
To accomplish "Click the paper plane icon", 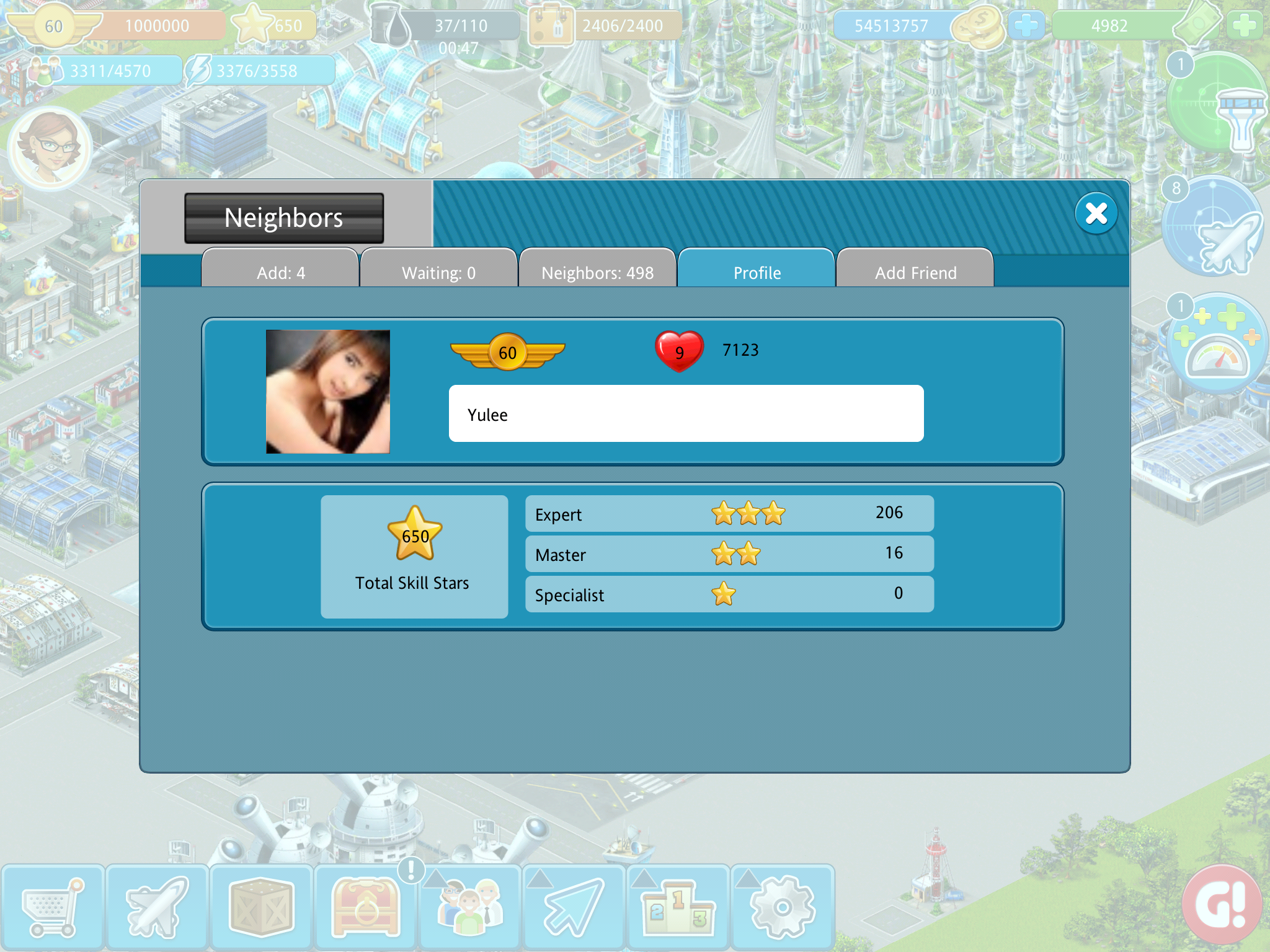I will 574,907.
